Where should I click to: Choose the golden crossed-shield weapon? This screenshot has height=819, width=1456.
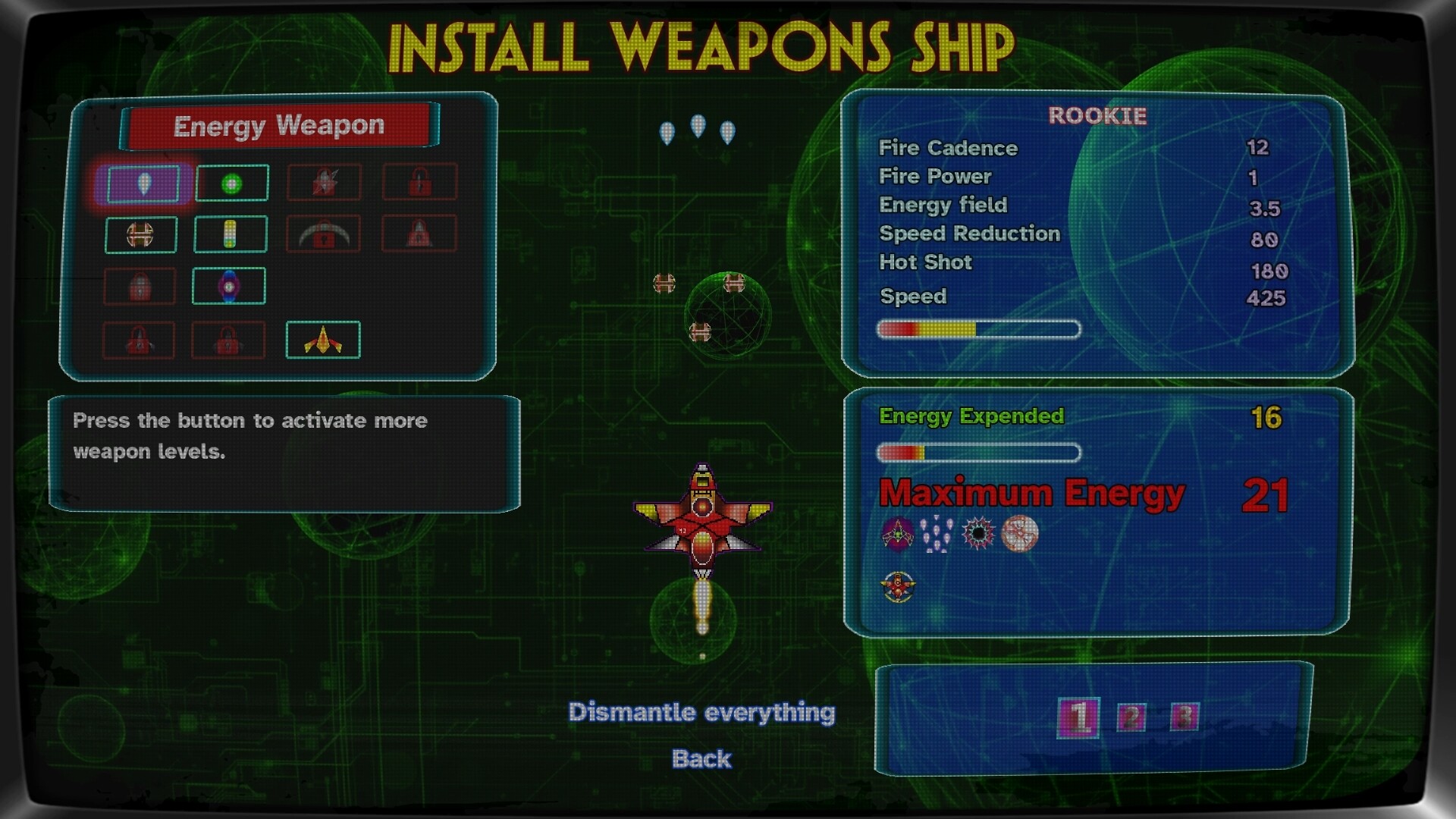click(140, 233)
